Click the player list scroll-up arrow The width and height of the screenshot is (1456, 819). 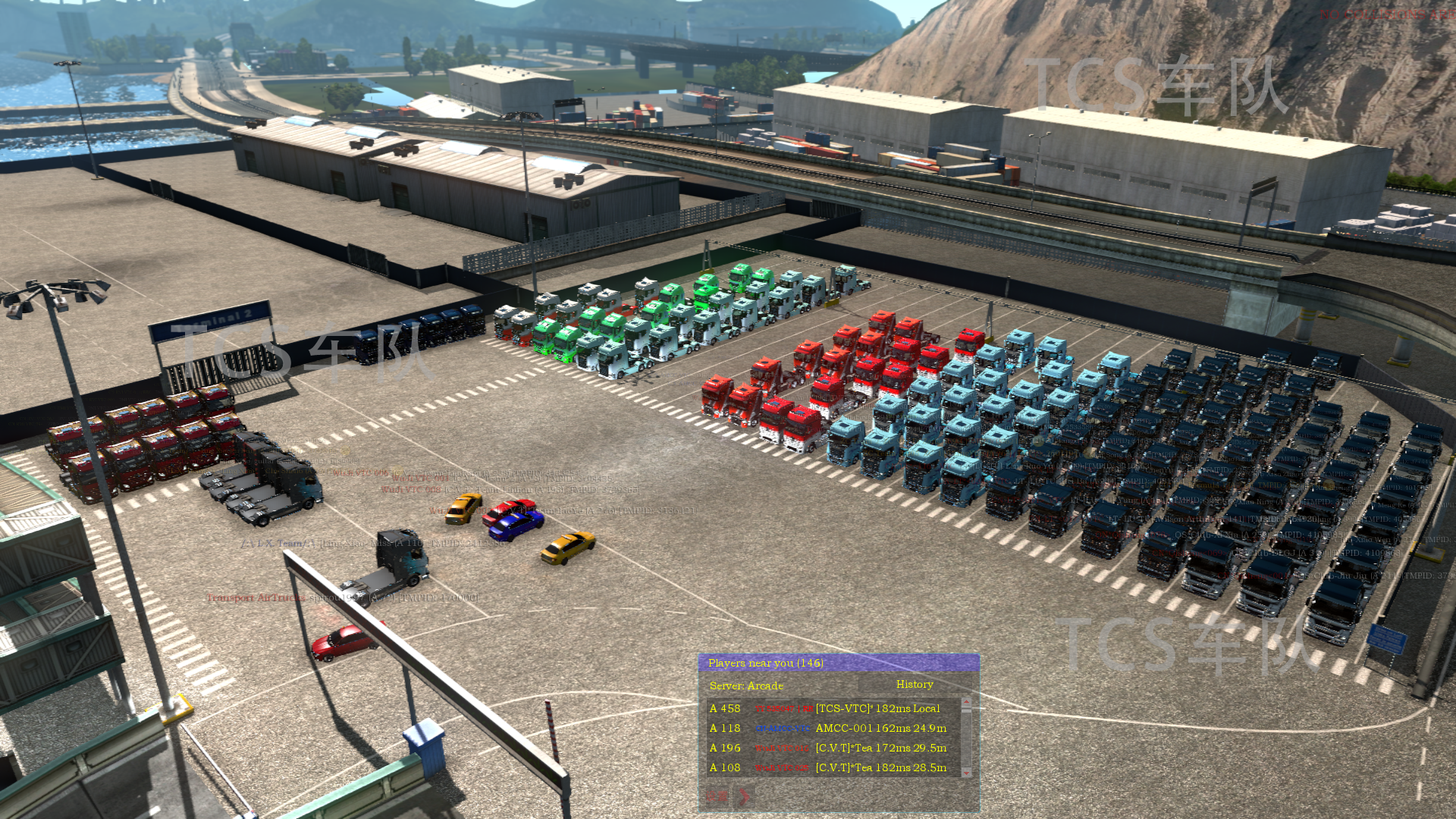[x=966, y=702]
